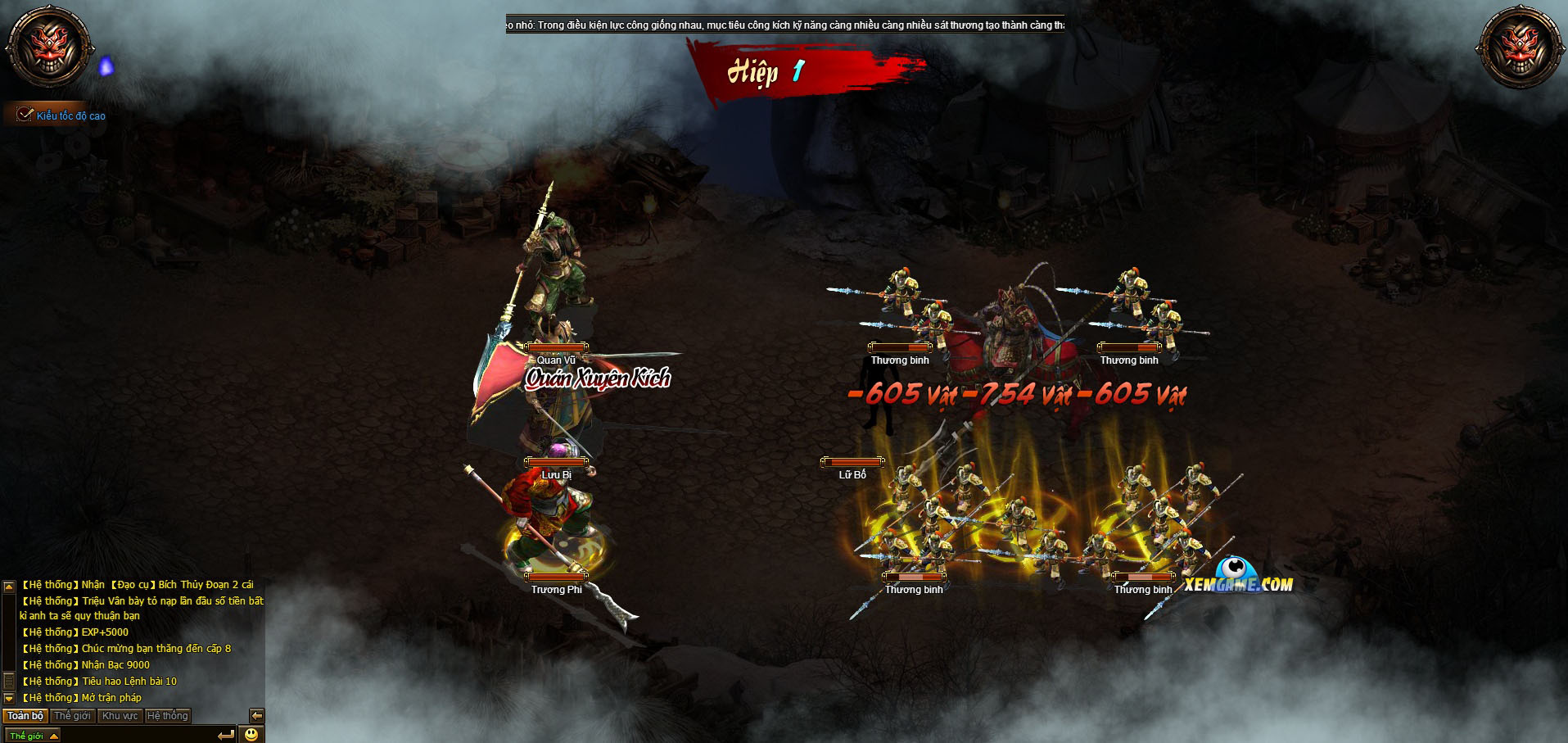Switch chat to the 'Toàn bộ' tab
1568x743 pixels.
(x=25, y=716)
